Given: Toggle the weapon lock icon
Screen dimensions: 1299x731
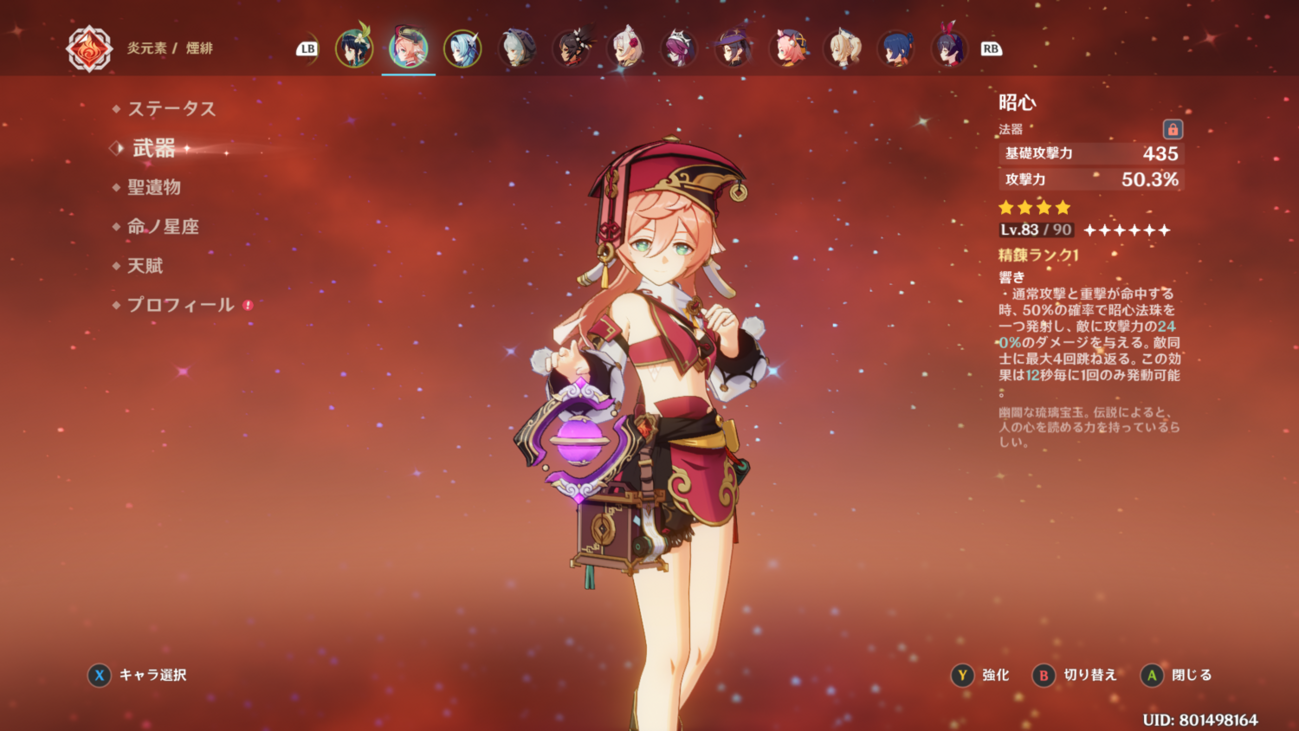Looking at the screenshot, I should (1172, 129).
